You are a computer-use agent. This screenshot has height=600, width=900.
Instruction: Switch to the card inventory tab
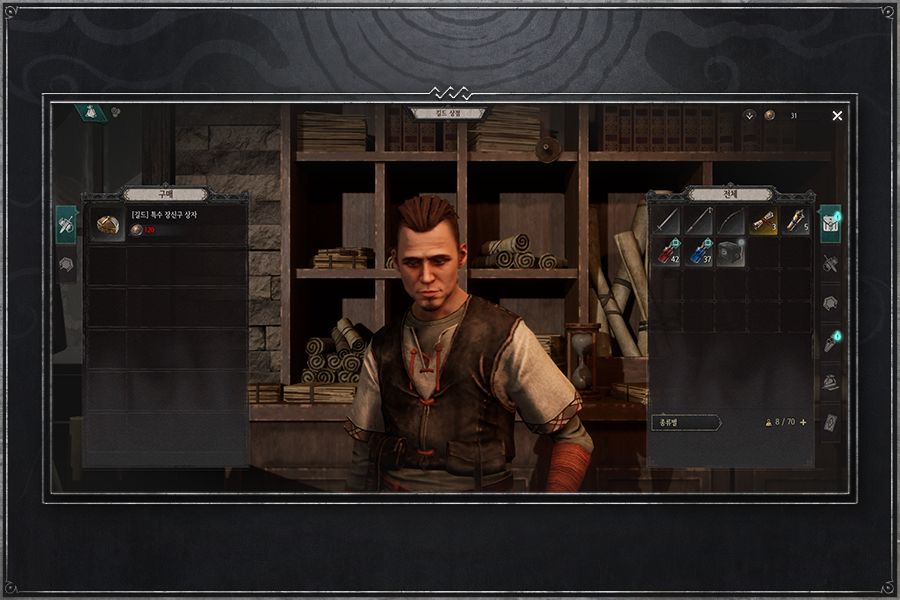(x=829, y=423)
